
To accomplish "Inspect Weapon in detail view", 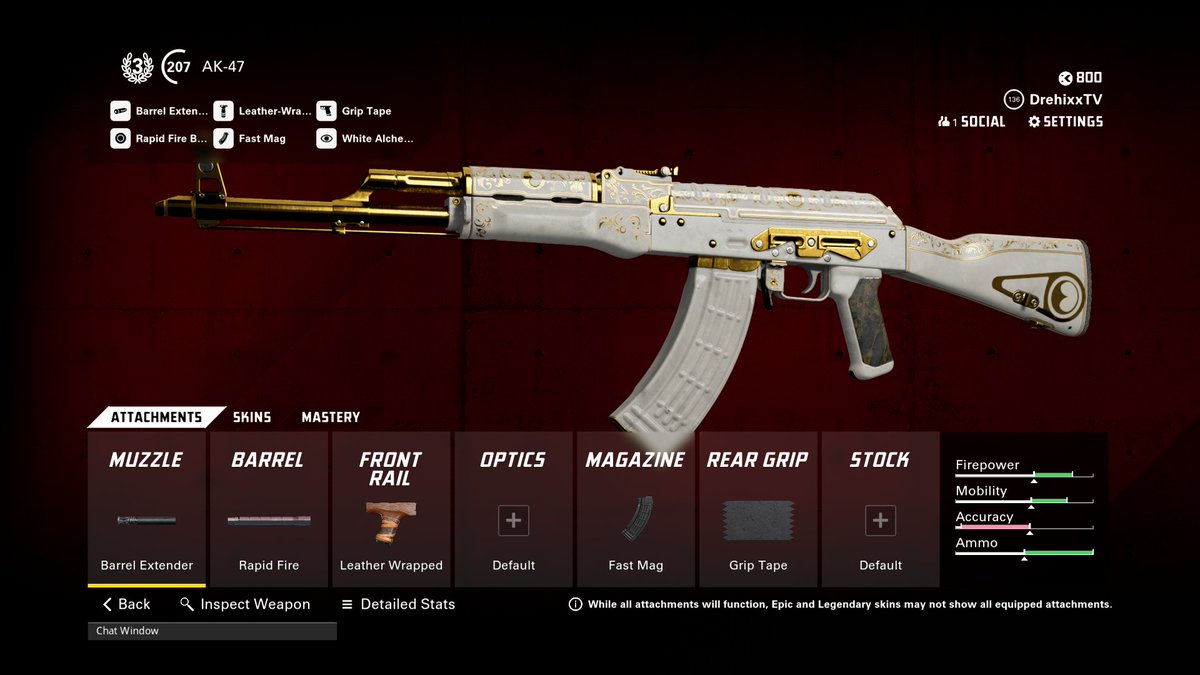I will 245,604.
